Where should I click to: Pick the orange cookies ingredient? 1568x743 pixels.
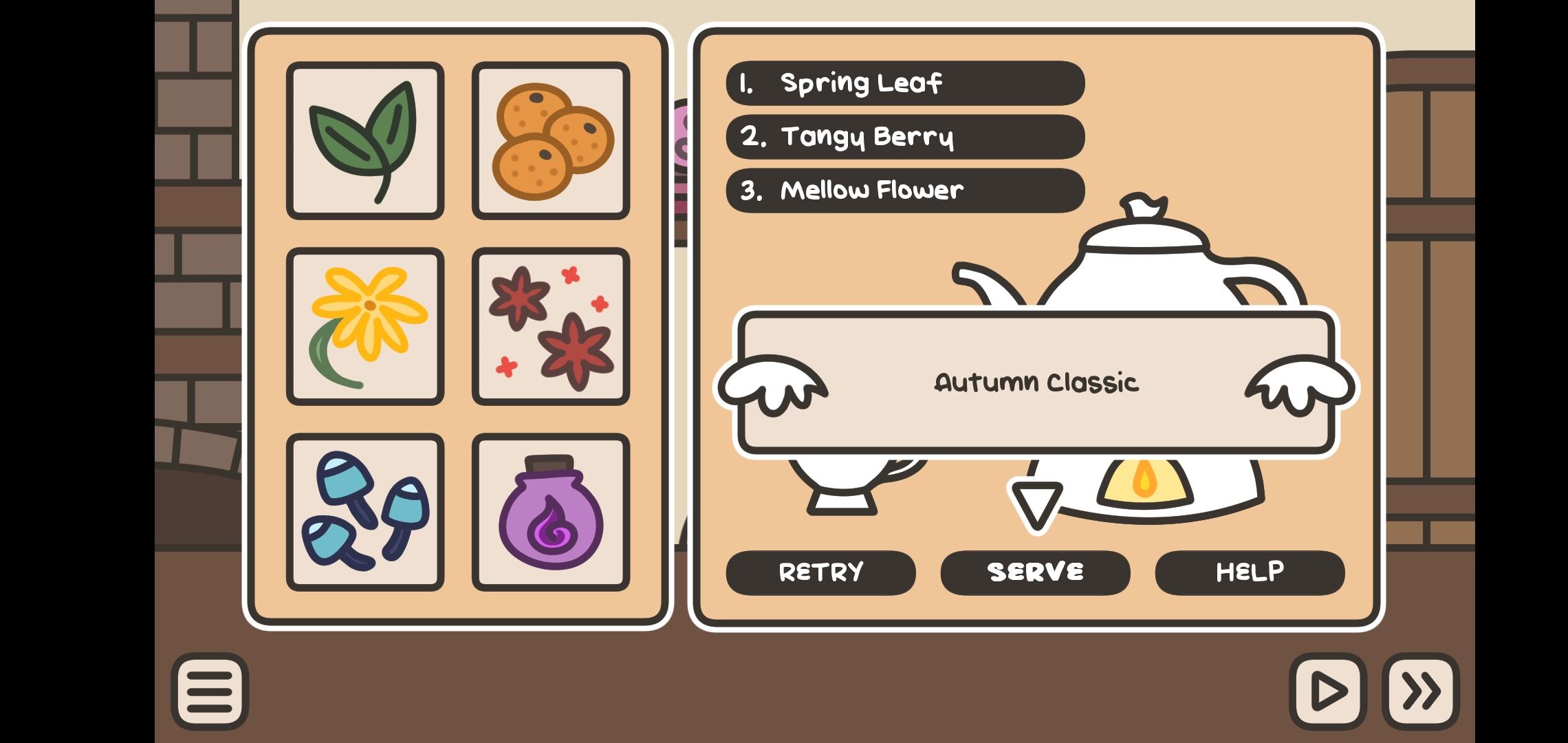click(550, 141)
